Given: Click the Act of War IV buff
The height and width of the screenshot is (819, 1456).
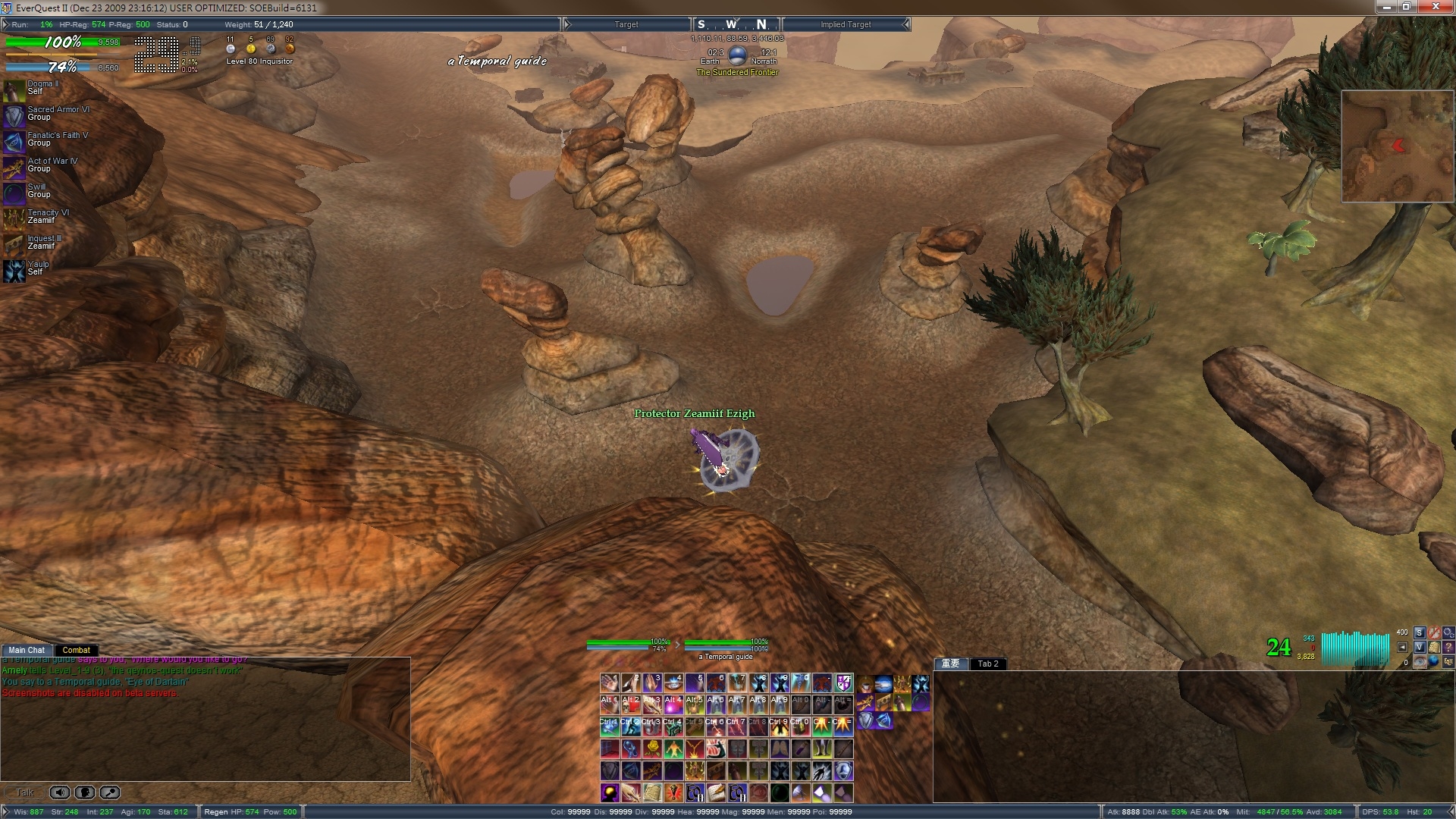Looking at the screenshot, I should [x=14, y=167].
